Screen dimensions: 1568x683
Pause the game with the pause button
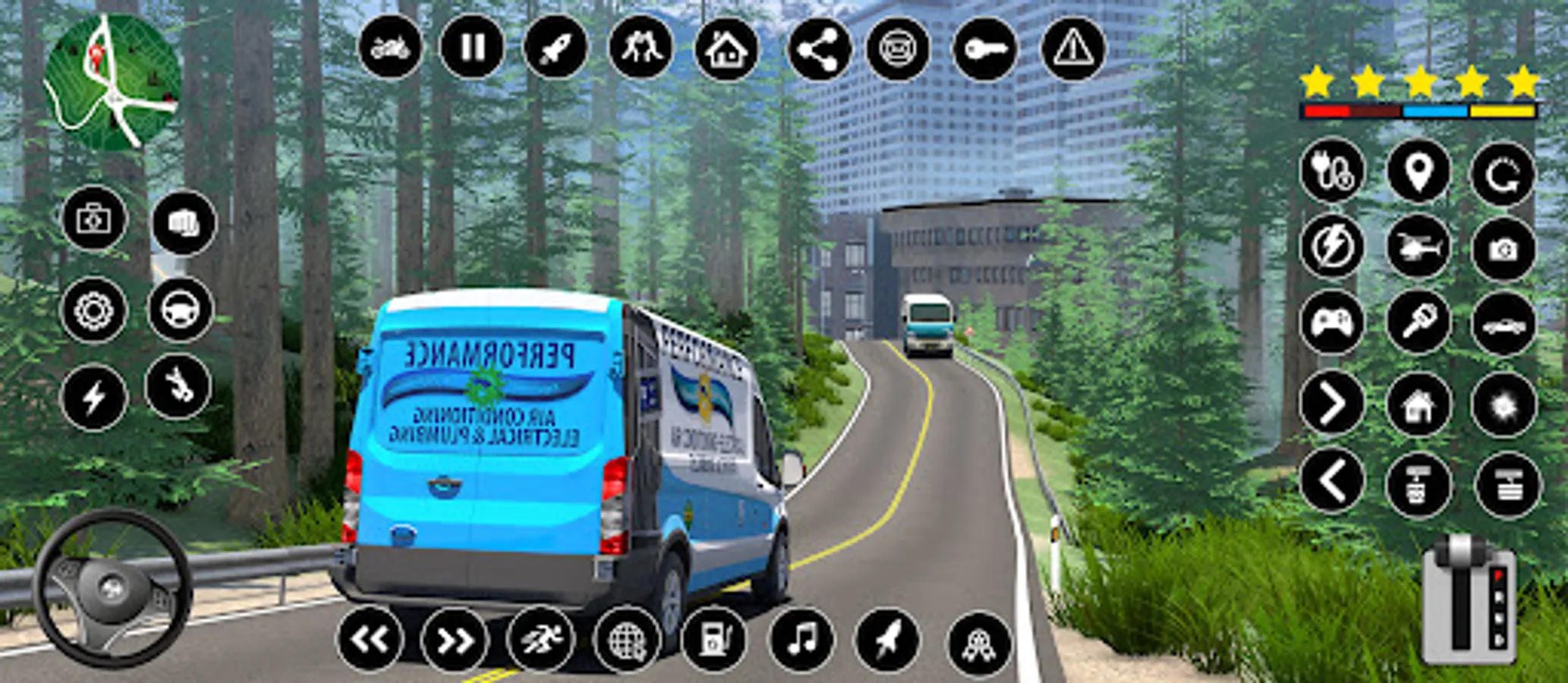[472, 48]
